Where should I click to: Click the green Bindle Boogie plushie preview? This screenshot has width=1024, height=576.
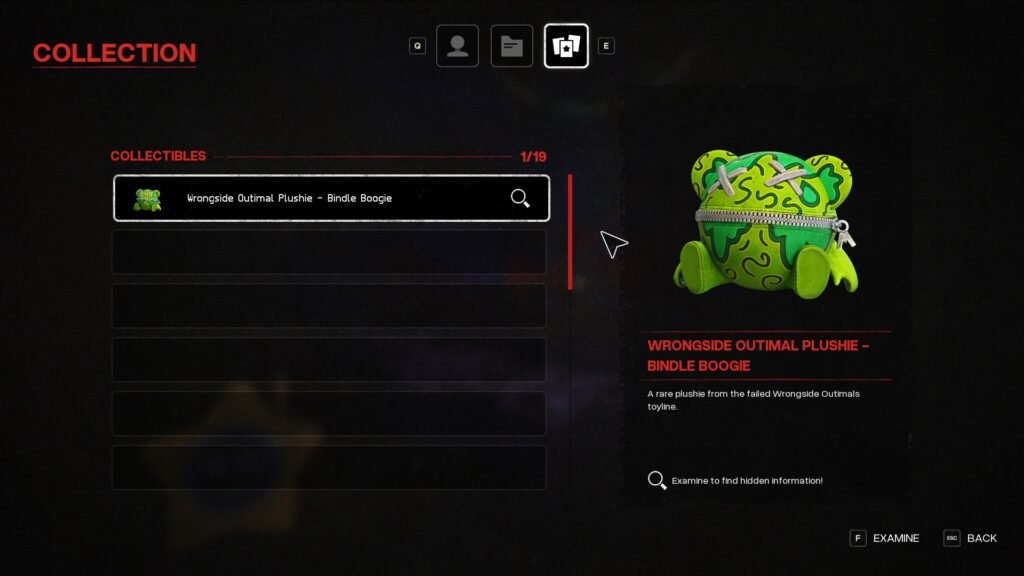[x=764, y=221]
